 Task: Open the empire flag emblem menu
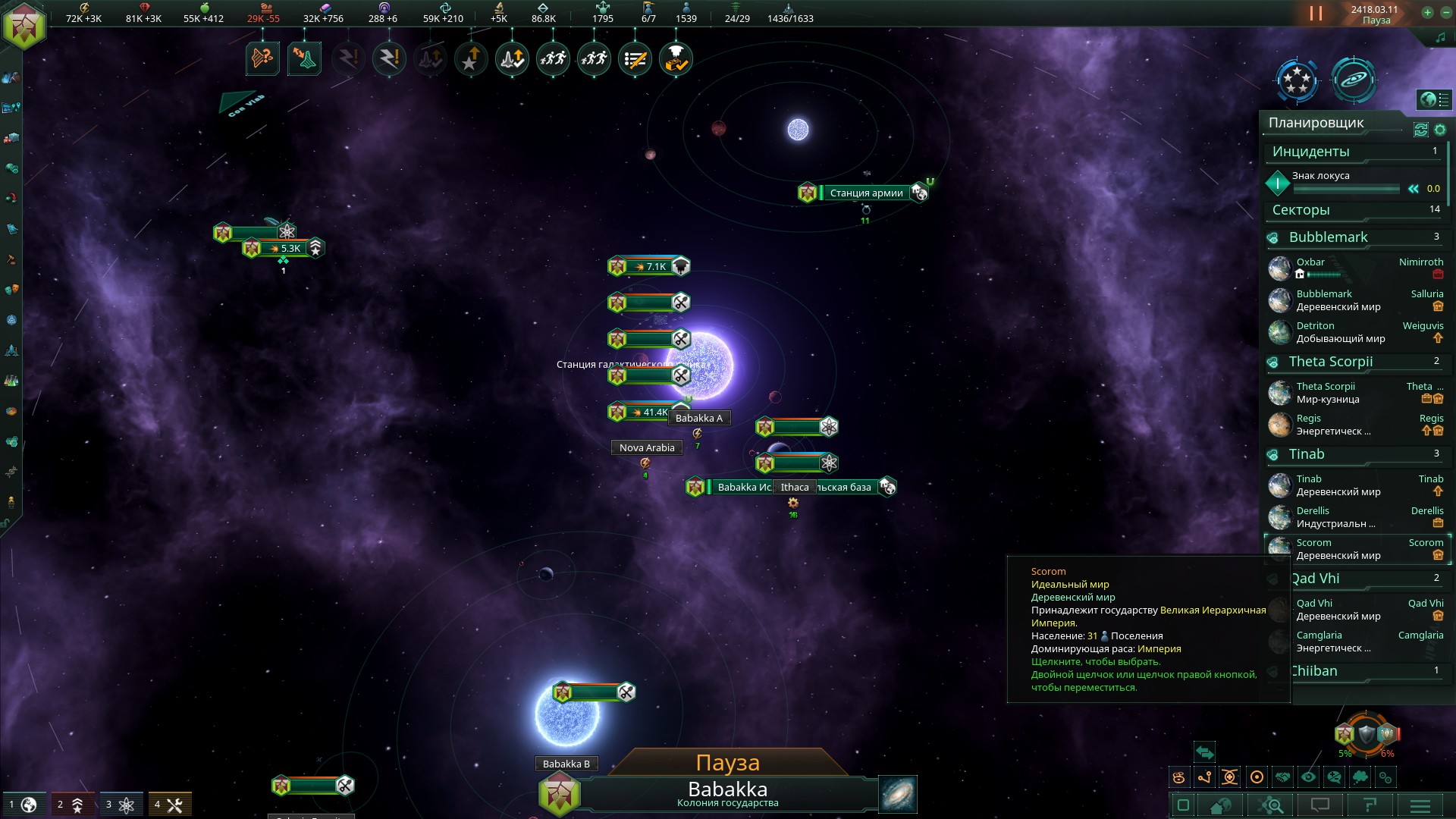24,26
